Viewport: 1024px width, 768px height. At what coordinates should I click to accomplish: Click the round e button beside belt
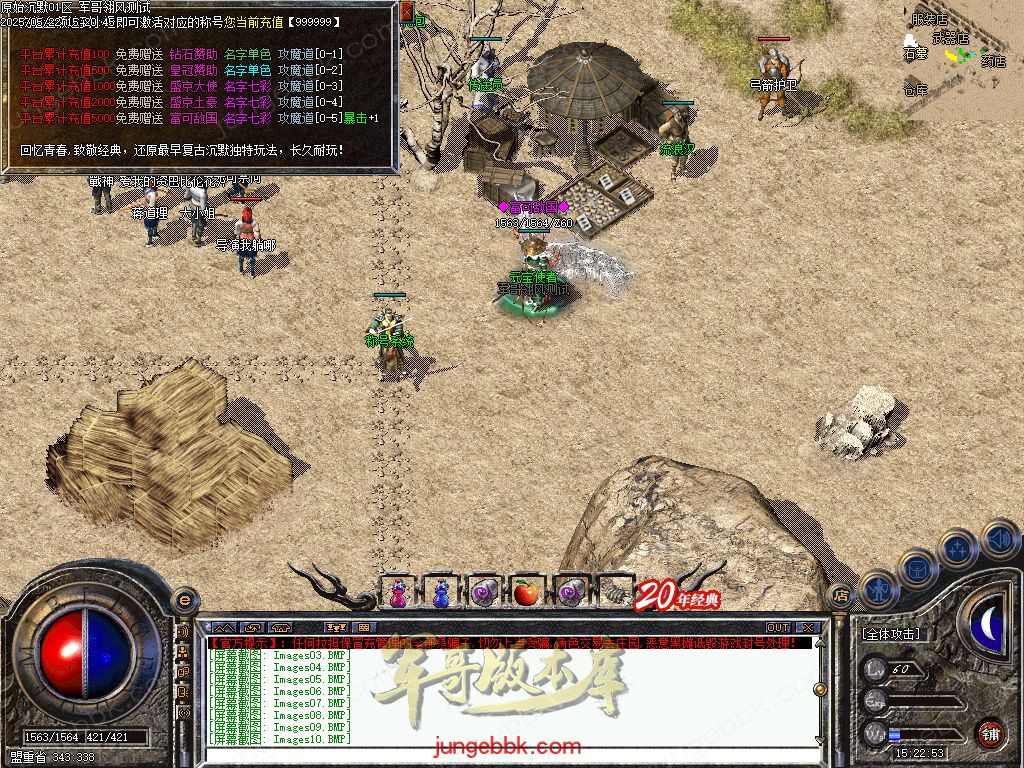184,599
